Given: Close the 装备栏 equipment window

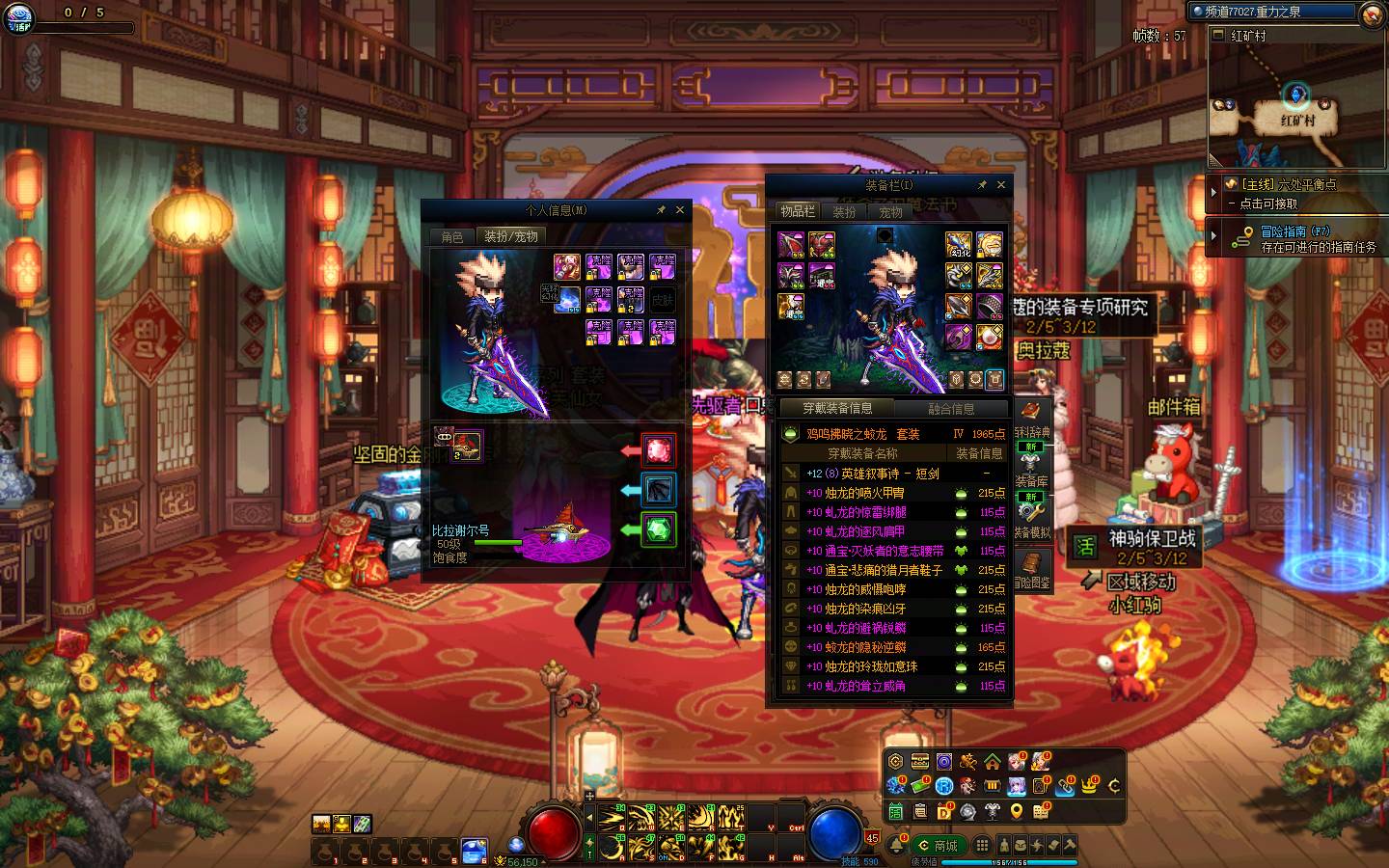Looking at the screenshot, I should click(1001, 184).
